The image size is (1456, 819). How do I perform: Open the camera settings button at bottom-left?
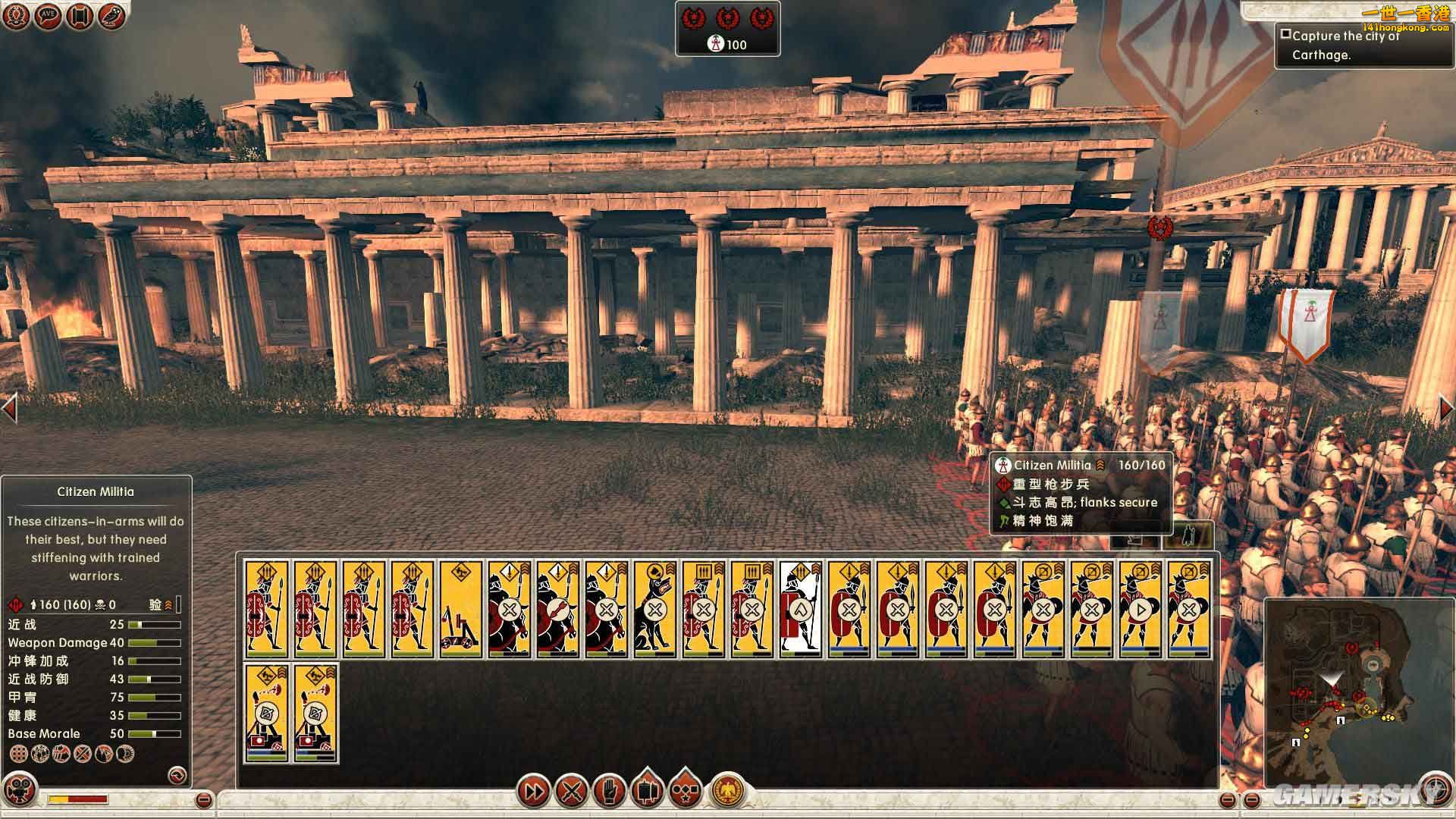20,789
